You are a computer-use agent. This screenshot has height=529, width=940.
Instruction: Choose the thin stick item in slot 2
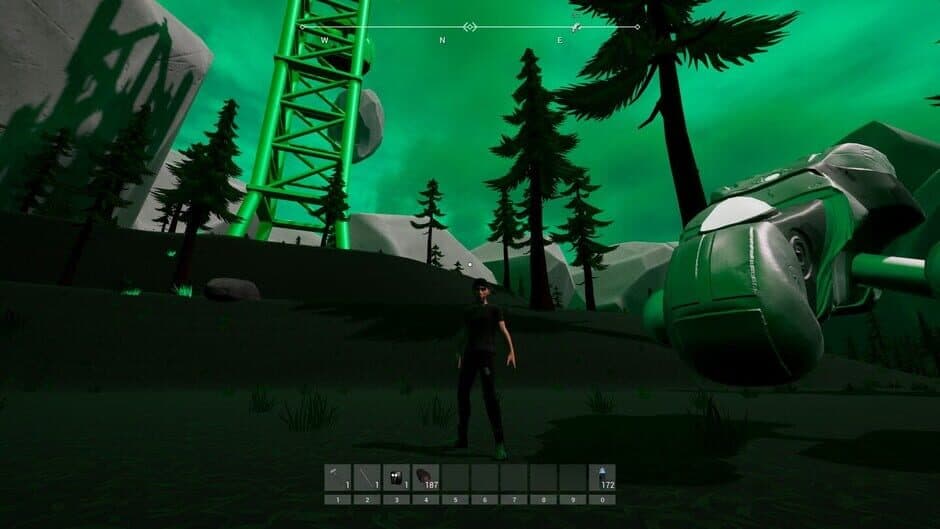[367, 477]
